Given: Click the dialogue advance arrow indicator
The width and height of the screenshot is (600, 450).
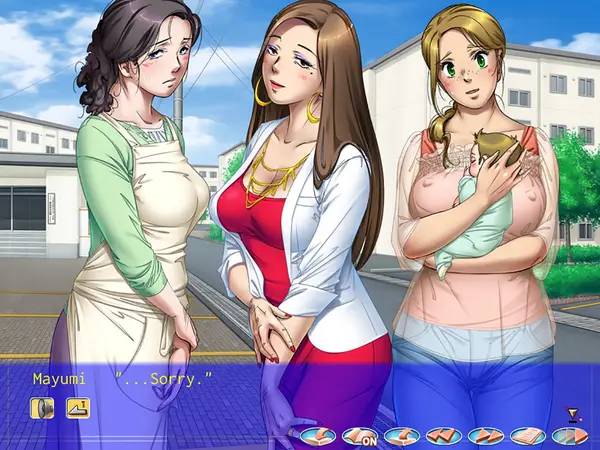Looking at the screenshot, I should pyautogui.click(x=572, y=413).
